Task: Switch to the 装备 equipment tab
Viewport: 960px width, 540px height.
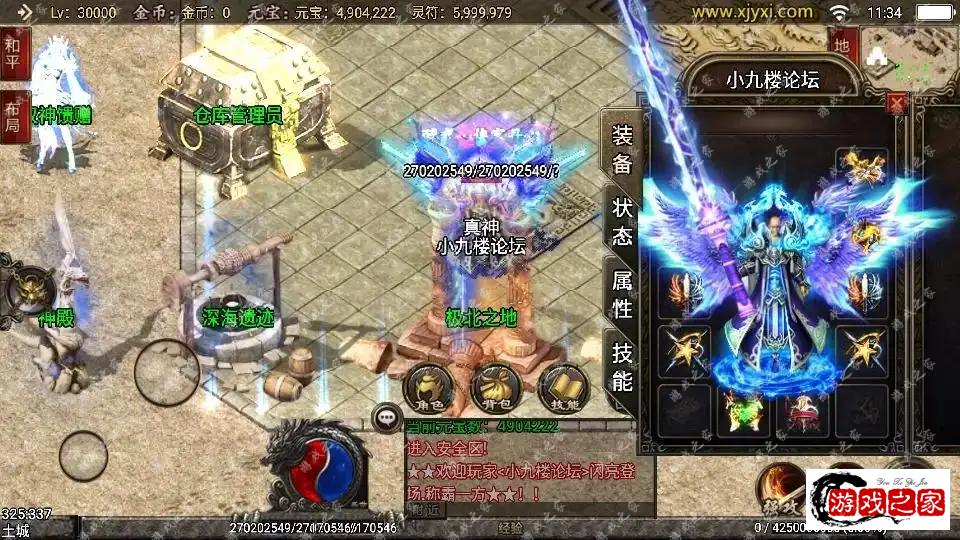Action: [x=622, y=150]
